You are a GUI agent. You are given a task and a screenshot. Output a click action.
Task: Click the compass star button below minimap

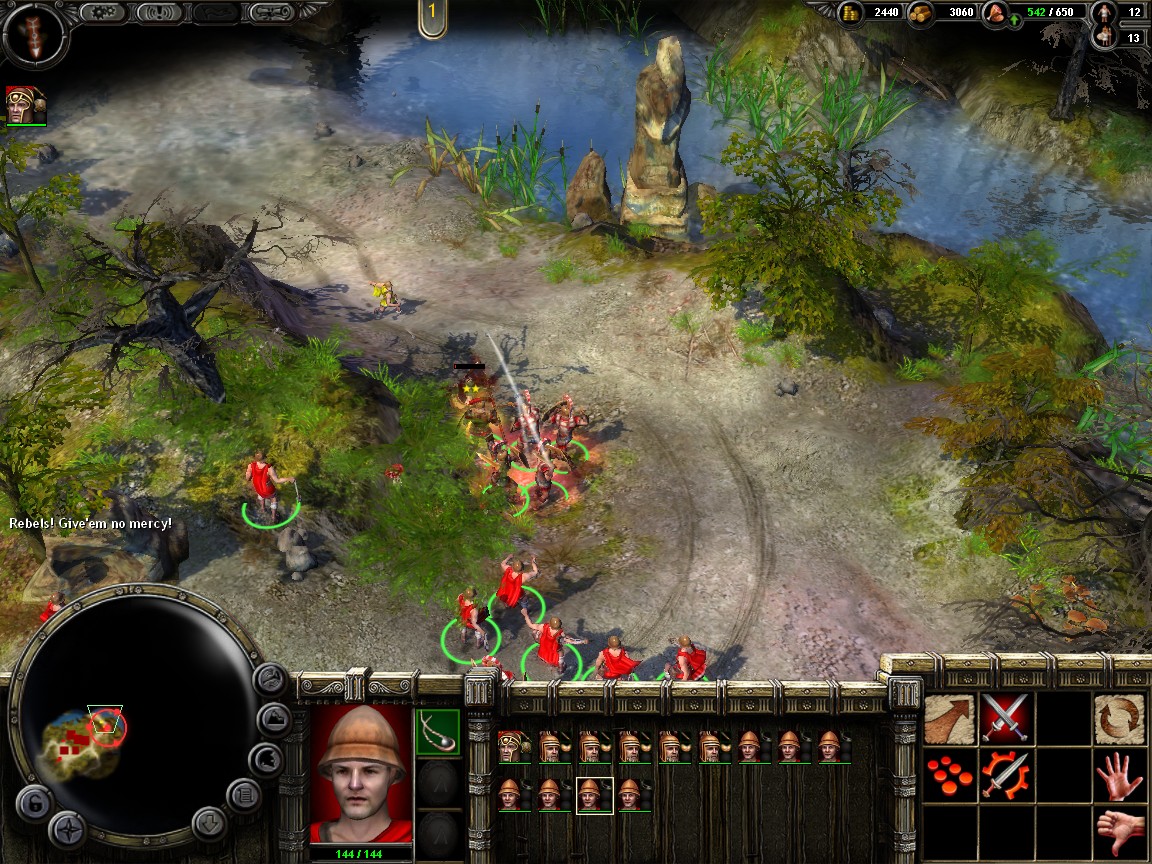[x=67, y=828]
